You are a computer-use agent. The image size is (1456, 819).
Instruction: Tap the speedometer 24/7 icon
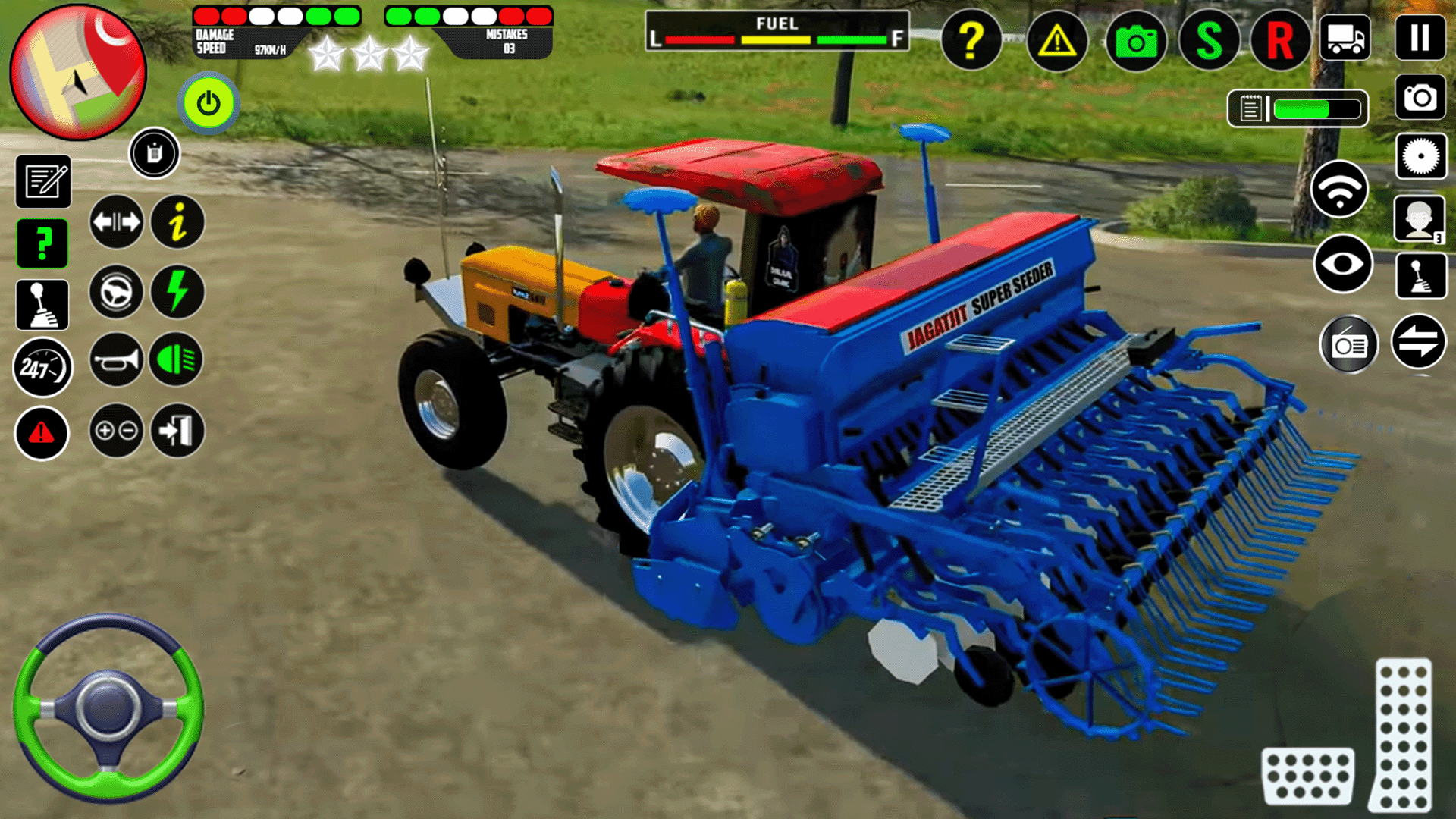43,367
